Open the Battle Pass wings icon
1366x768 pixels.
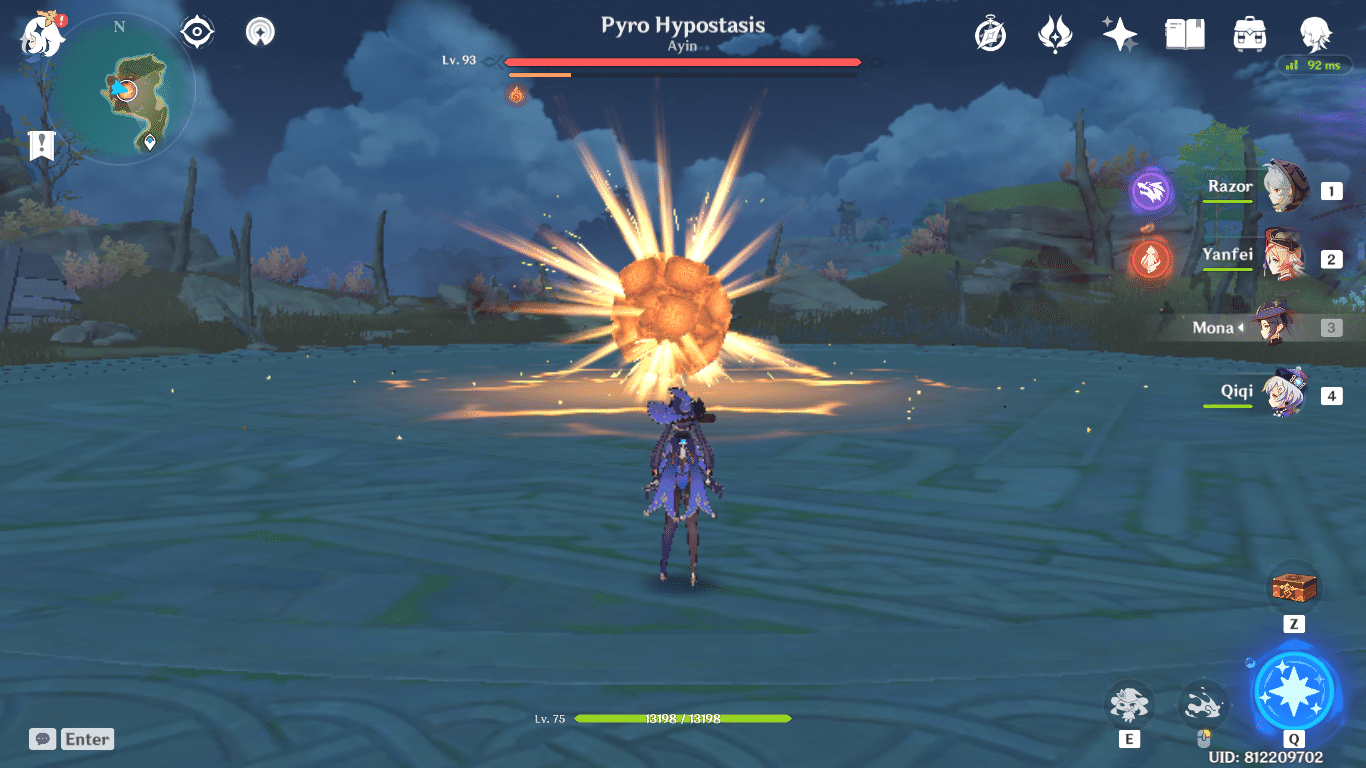pyautogui.click(x=1054, y=32)
